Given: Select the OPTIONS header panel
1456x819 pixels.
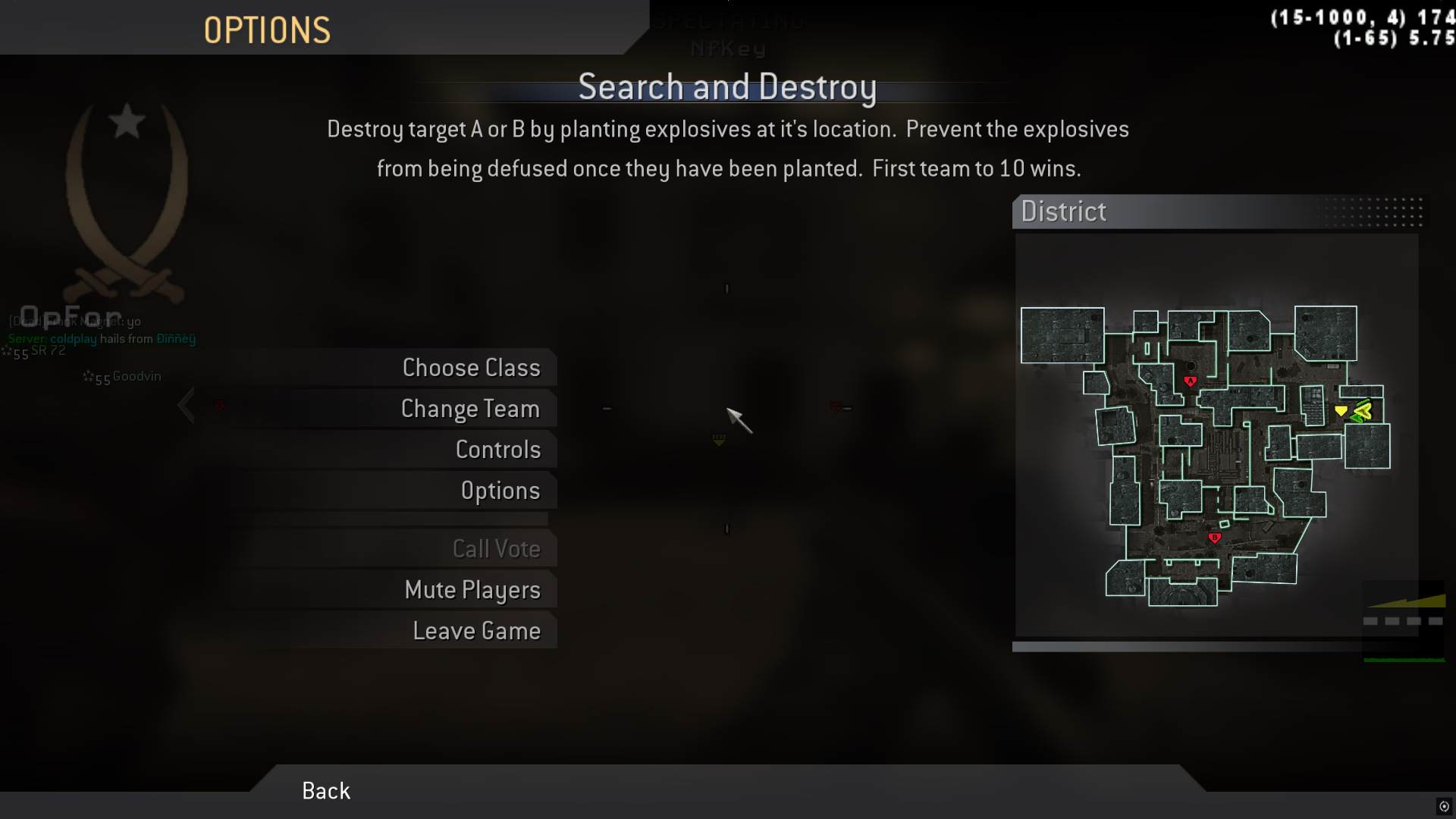Looking at the screenshot, I should [267, 29].
